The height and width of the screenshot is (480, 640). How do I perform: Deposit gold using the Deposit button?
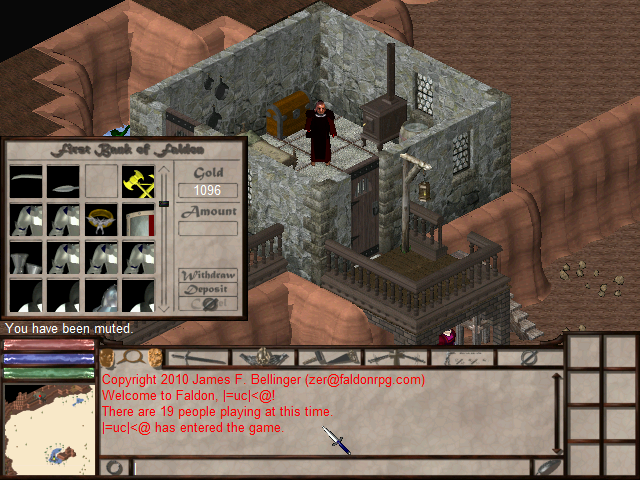pos(207,289)
